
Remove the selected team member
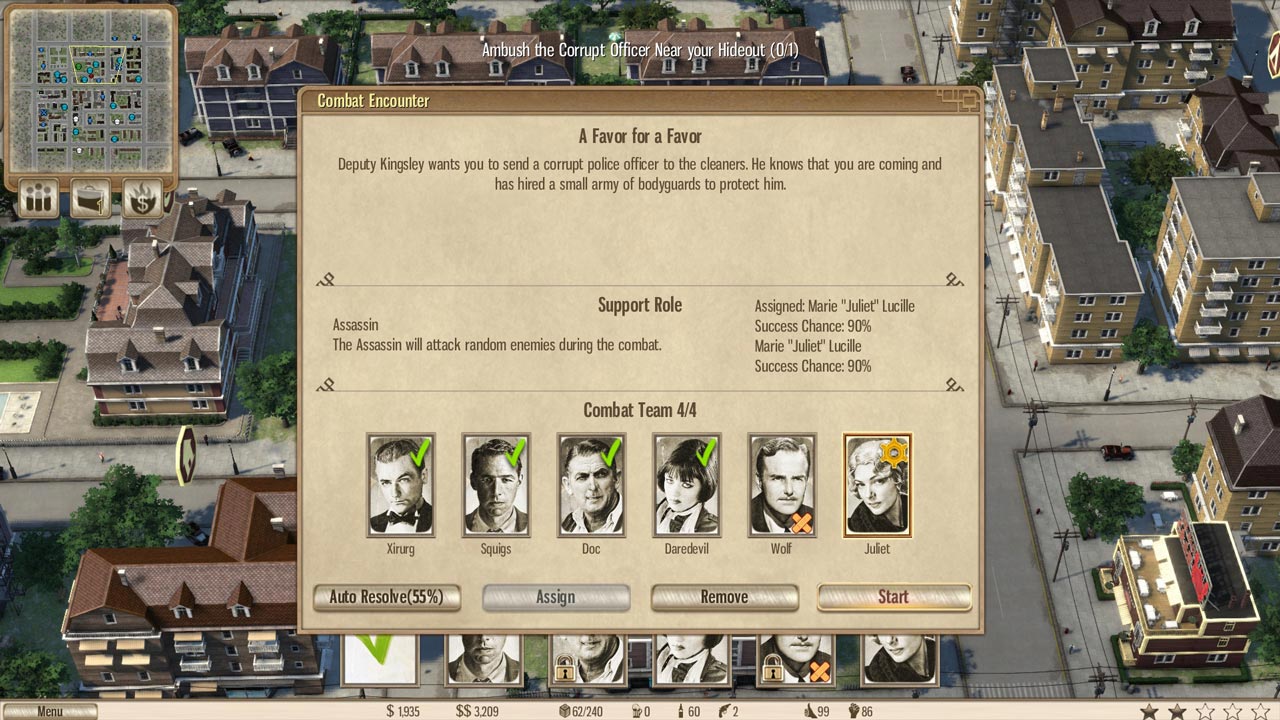[724, 597]
